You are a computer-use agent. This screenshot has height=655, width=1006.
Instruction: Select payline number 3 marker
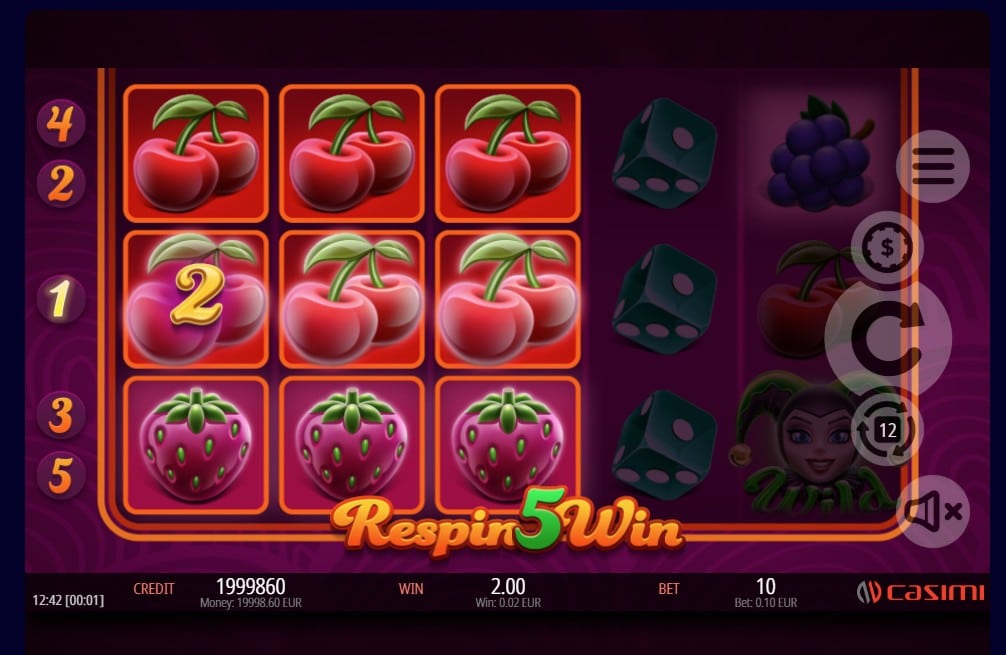(x=61, y=414)
